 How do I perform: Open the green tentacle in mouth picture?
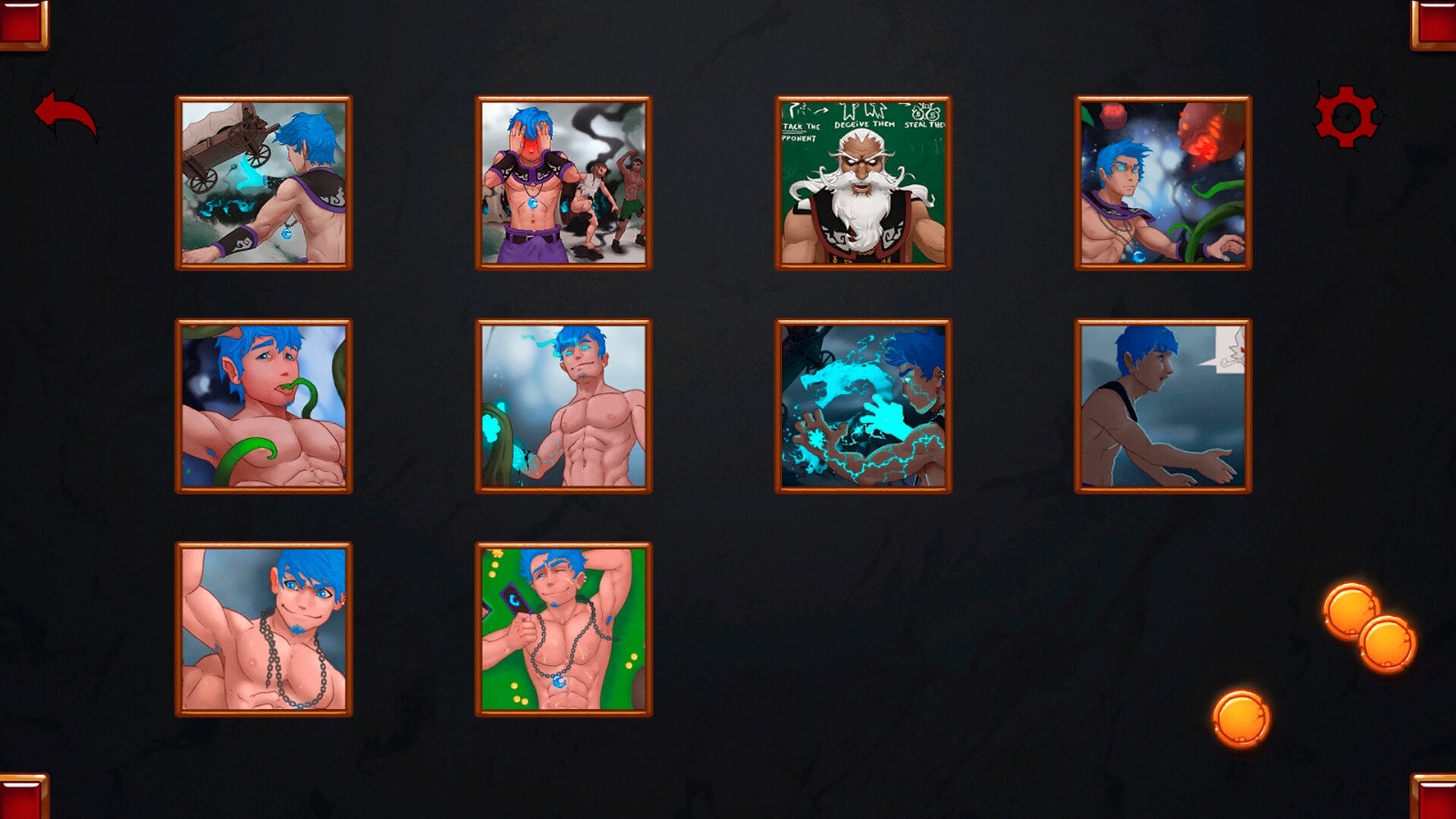pos(264,406)
